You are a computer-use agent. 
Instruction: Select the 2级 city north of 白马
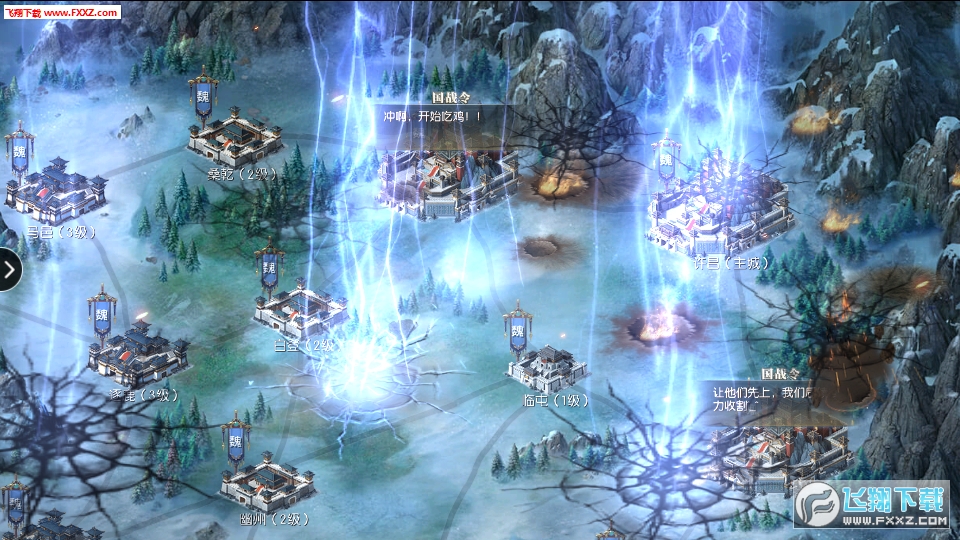(236, 139)
